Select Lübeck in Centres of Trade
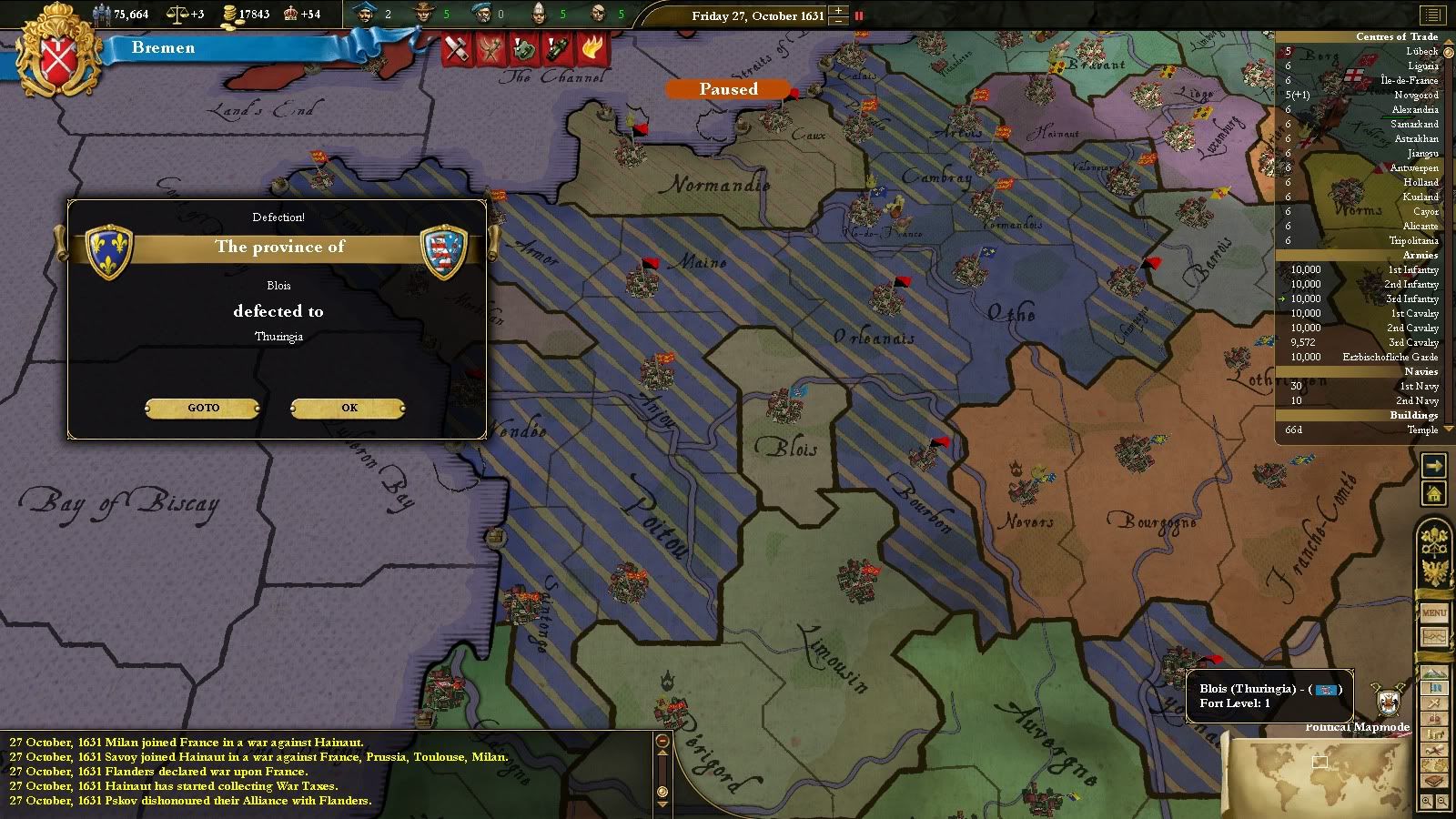1456x819 pixels. (1421, 52)
